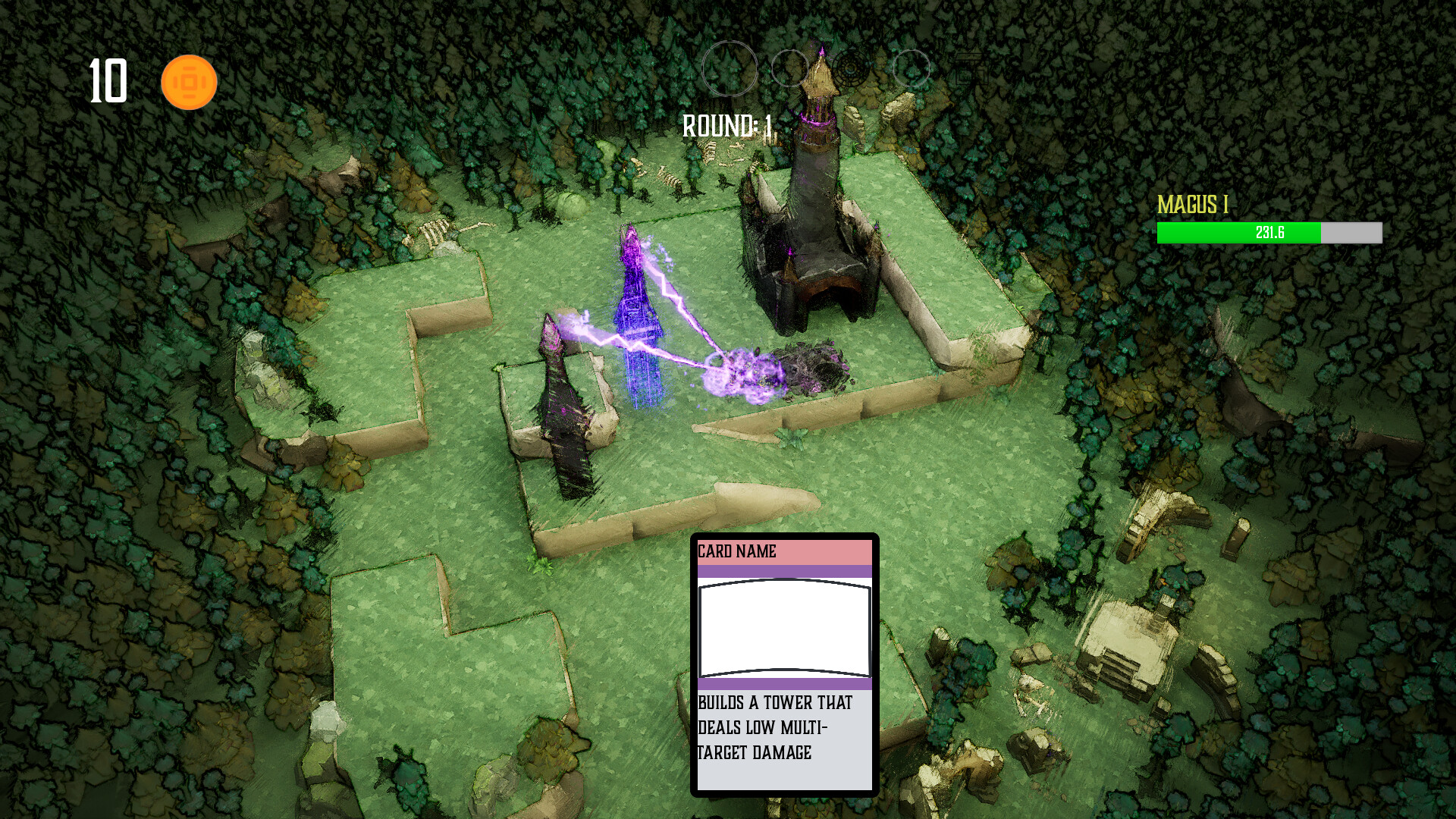1456x819 pixels.
Task: Click the orange gold coin icon
Action: [x=188, y=80]
